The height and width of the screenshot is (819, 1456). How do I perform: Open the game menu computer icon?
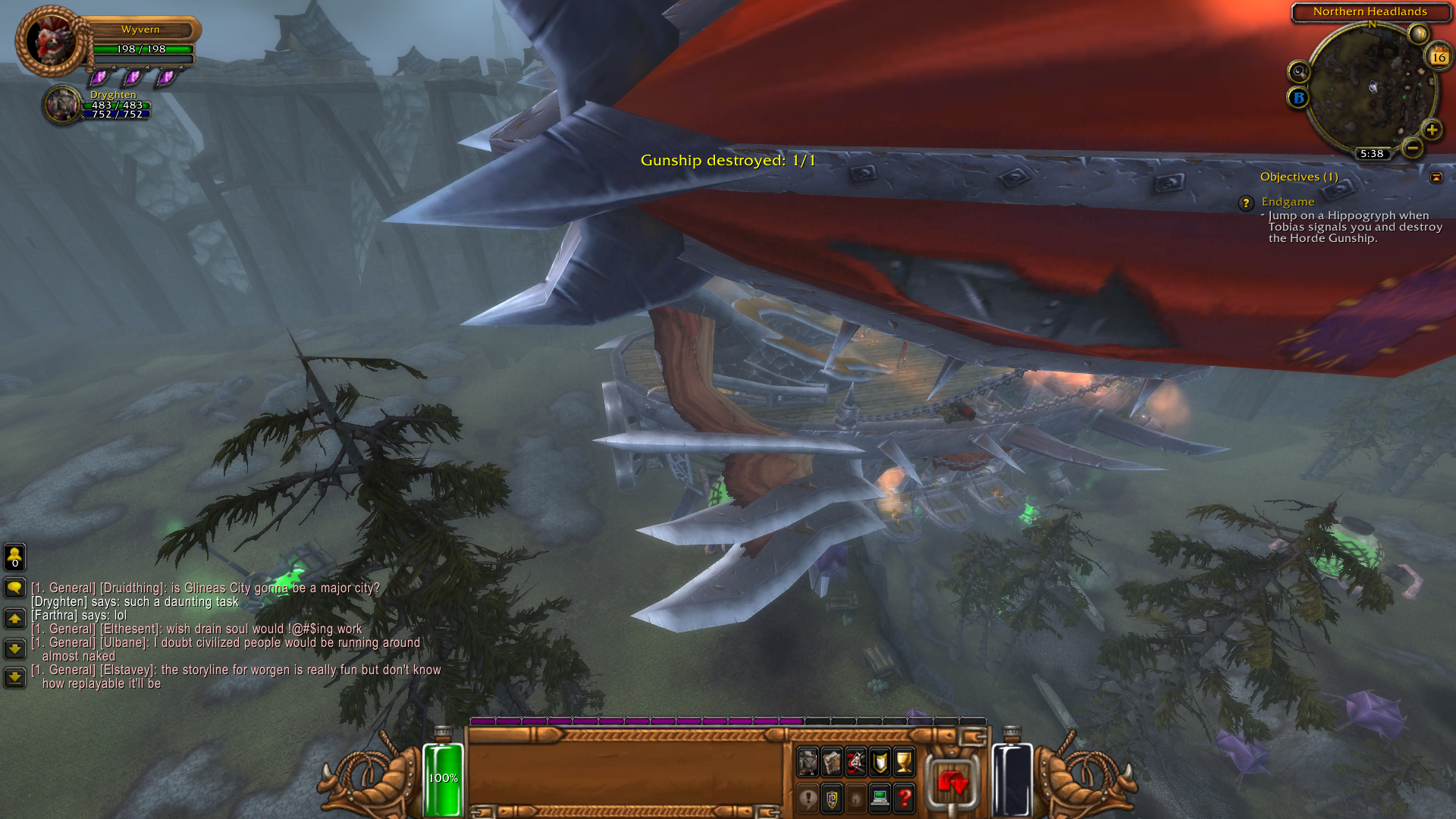pos(880,799)
